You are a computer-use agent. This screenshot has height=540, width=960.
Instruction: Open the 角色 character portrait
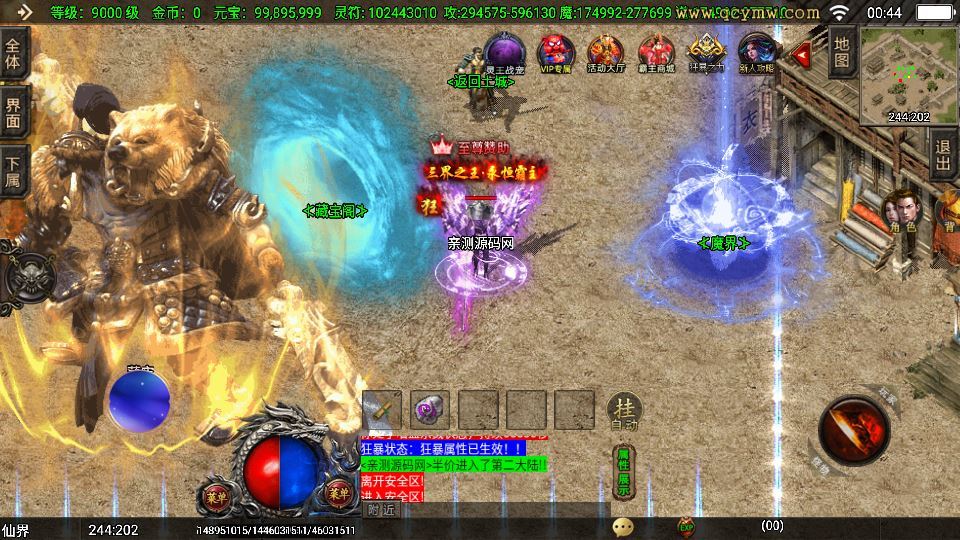click(902, 210)
